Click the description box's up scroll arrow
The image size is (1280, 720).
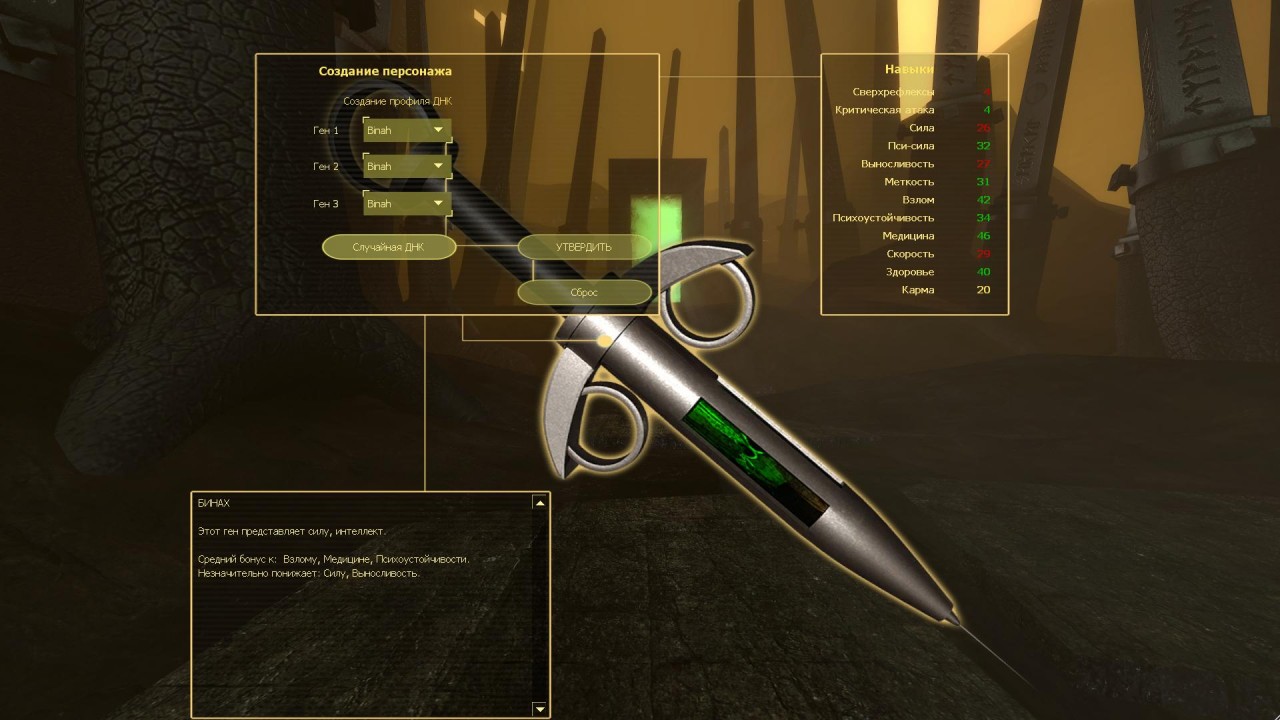point(540,503)
